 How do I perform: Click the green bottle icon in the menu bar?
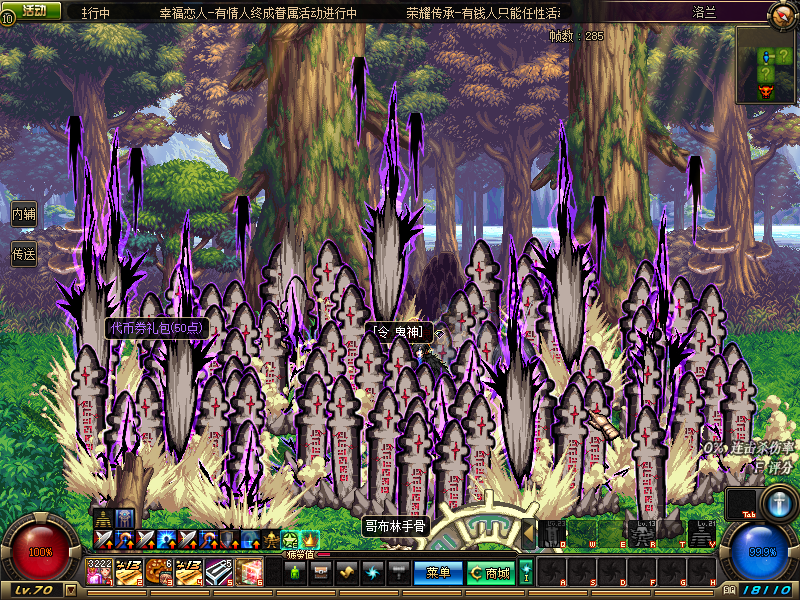click(x=295, y=572)
